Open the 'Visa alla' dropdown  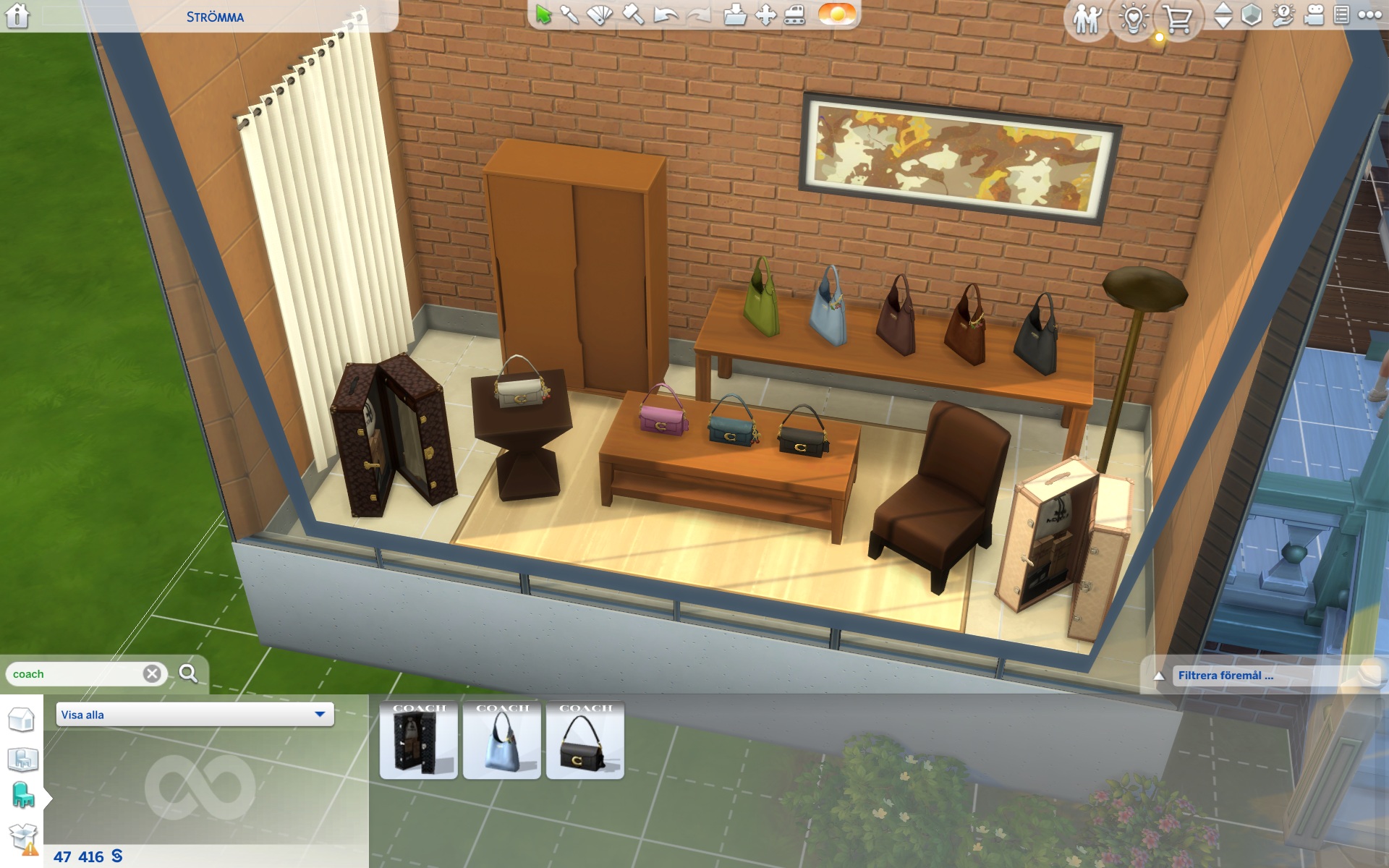195,715
